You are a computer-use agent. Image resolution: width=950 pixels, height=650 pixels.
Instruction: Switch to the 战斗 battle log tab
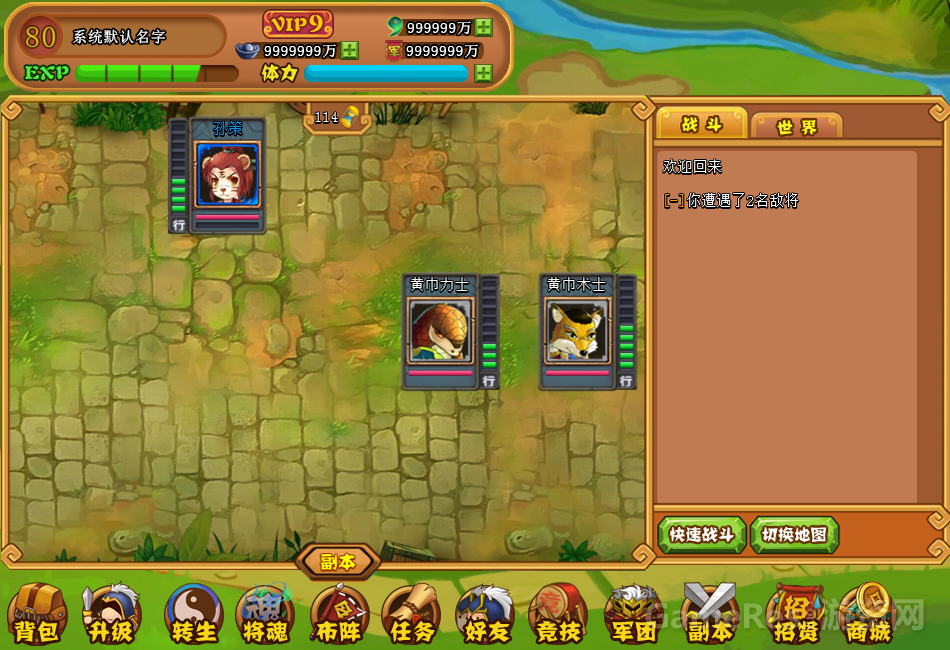(701, 124)
